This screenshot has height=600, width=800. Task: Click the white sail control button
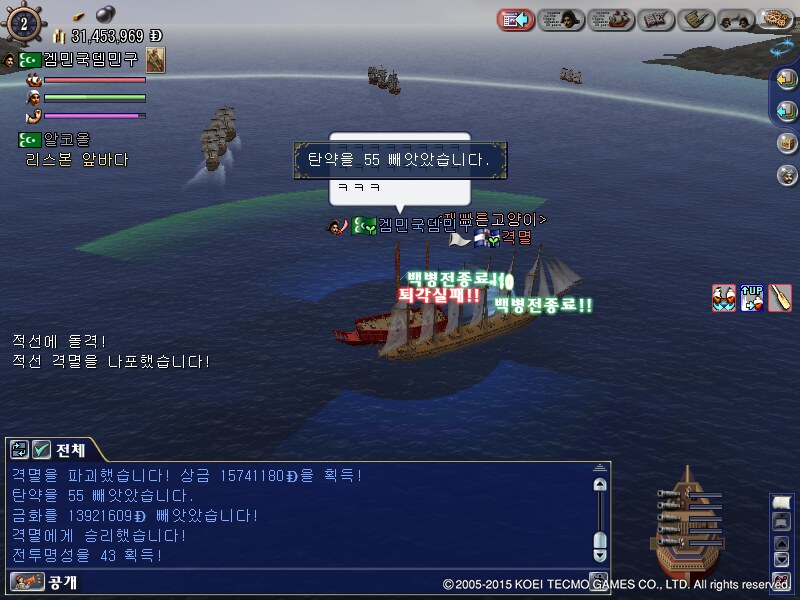tap(781, 503)
